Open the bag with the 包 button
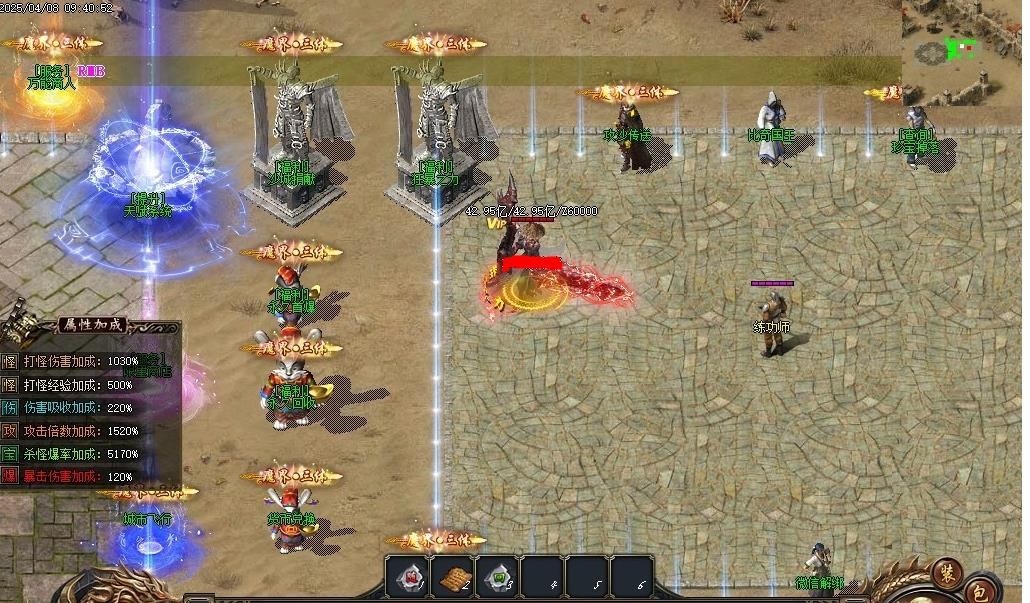 tap(980, 589)
